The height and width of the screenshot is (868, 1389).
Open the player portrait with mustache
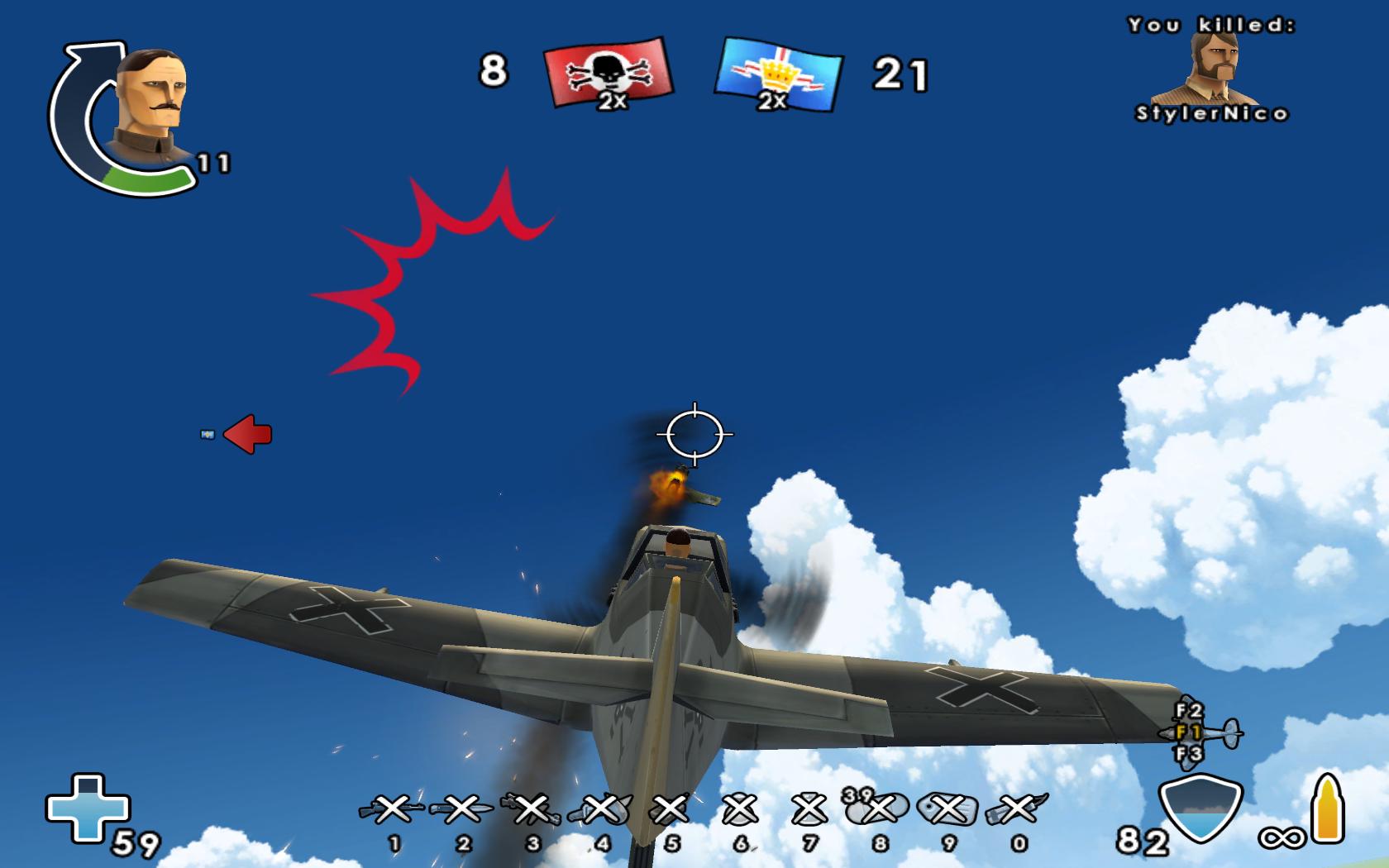tap(149, 107)
